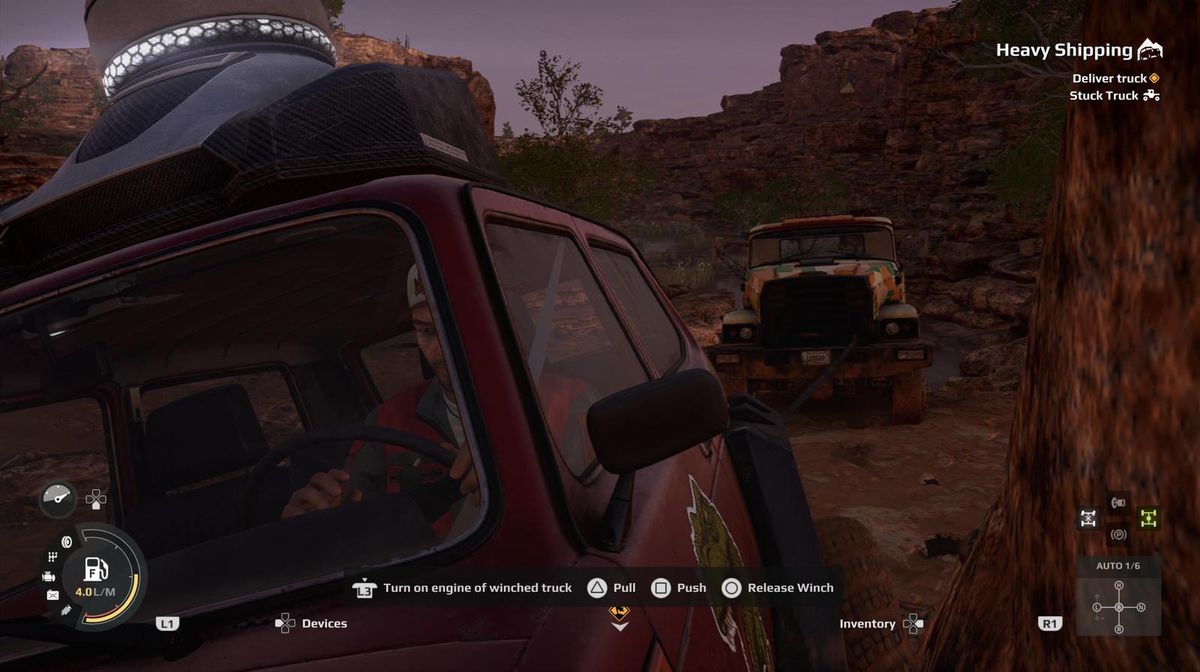Select the gearbox damage status icon
Viewport: 1200px width, 672px height.
(x=52, y=556)
